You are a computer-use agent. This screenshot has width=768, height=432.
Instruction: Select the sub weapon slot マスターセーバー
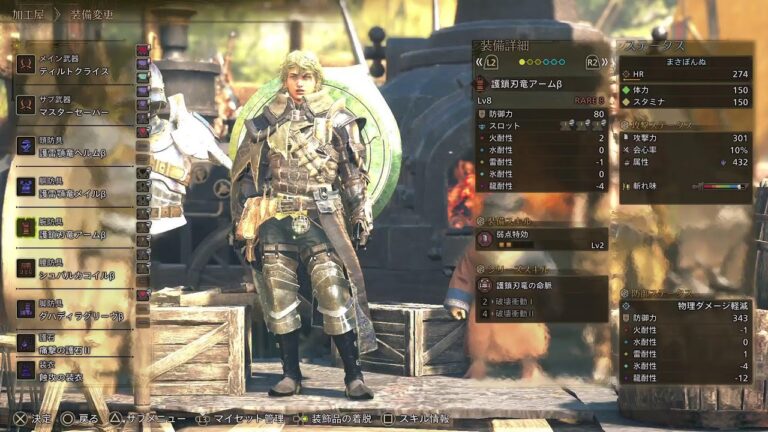[x=75, y=105]
